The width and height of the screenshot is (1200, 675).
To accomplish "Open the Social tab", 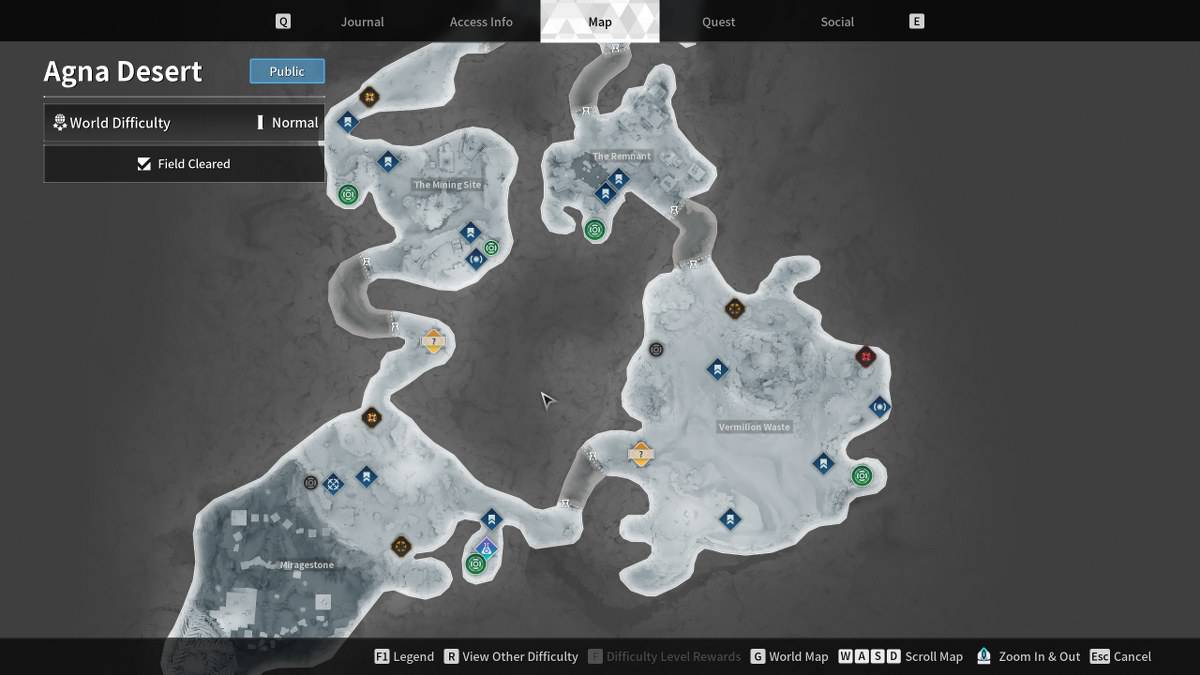I will click(x=837, y=22).
